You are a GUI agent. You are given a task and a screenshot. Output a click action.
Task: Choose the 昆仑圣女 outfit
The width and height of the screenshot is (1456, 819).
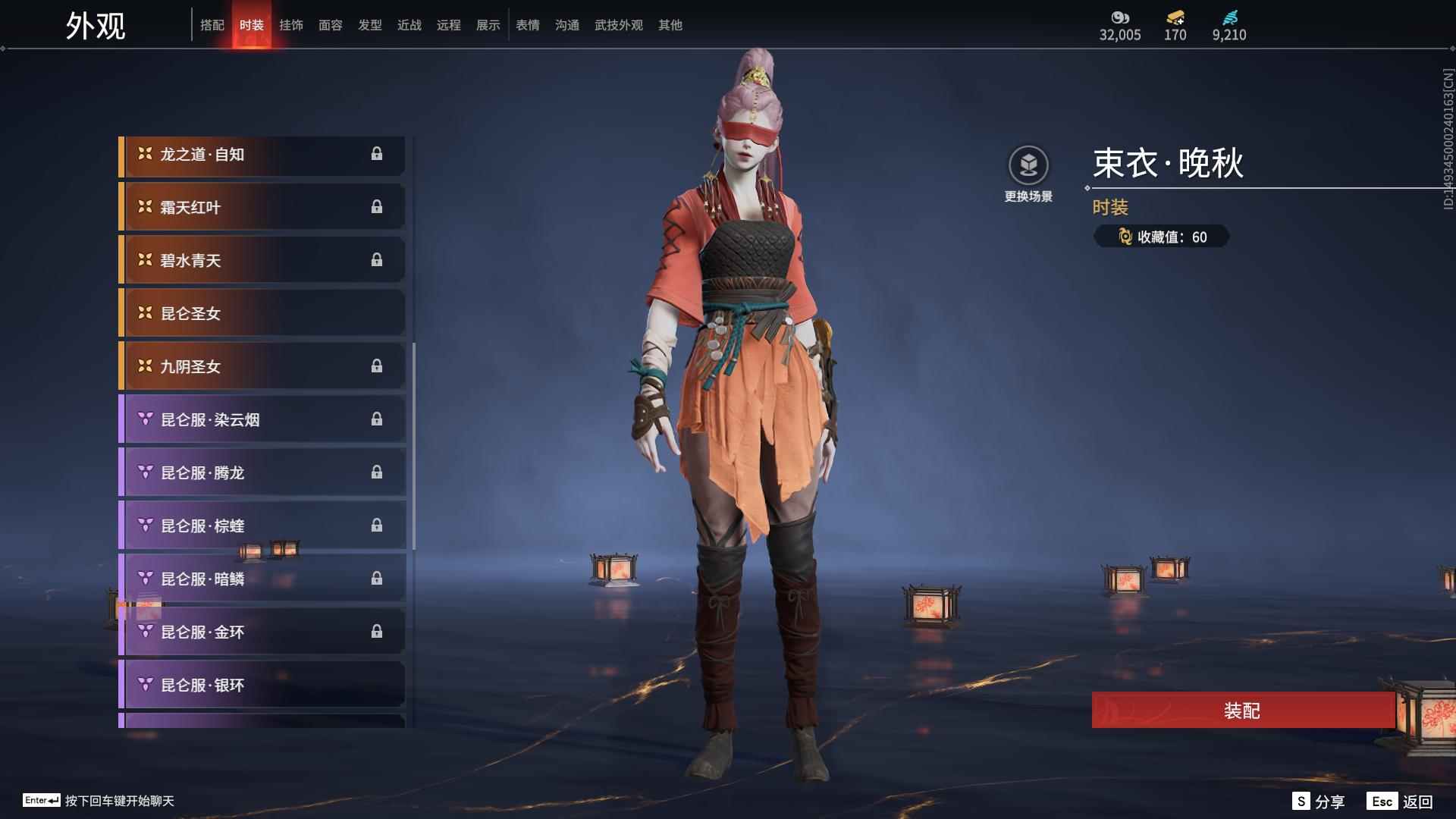(262, 314)
